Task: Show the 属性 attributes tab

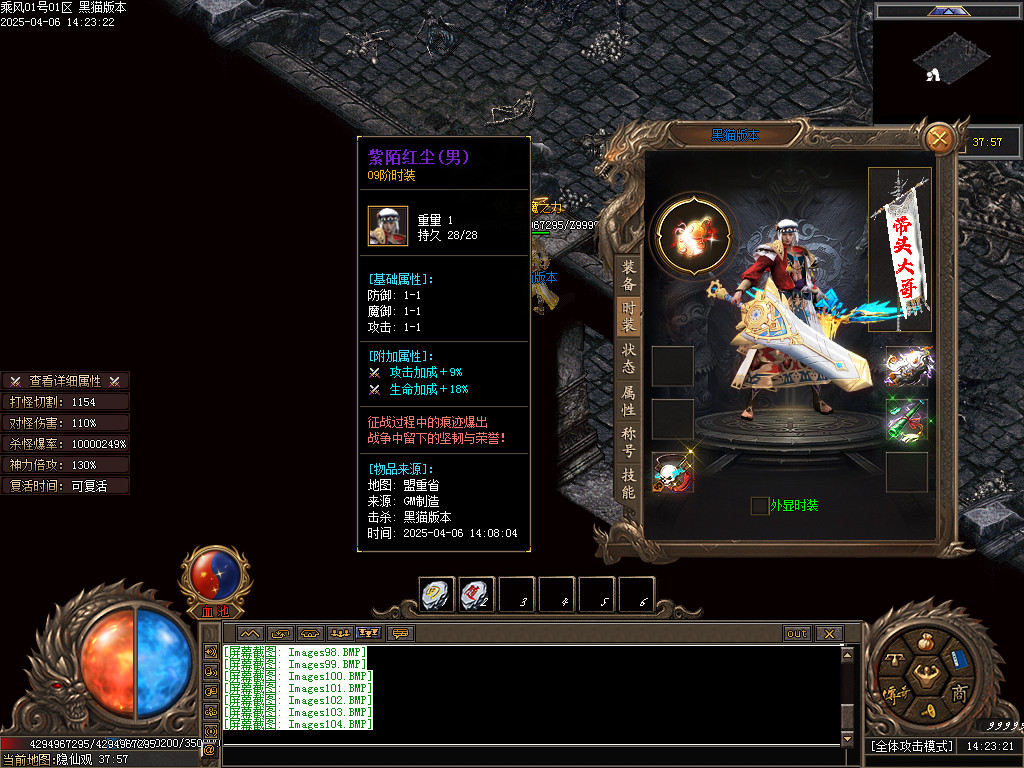Action: point(628,401)
